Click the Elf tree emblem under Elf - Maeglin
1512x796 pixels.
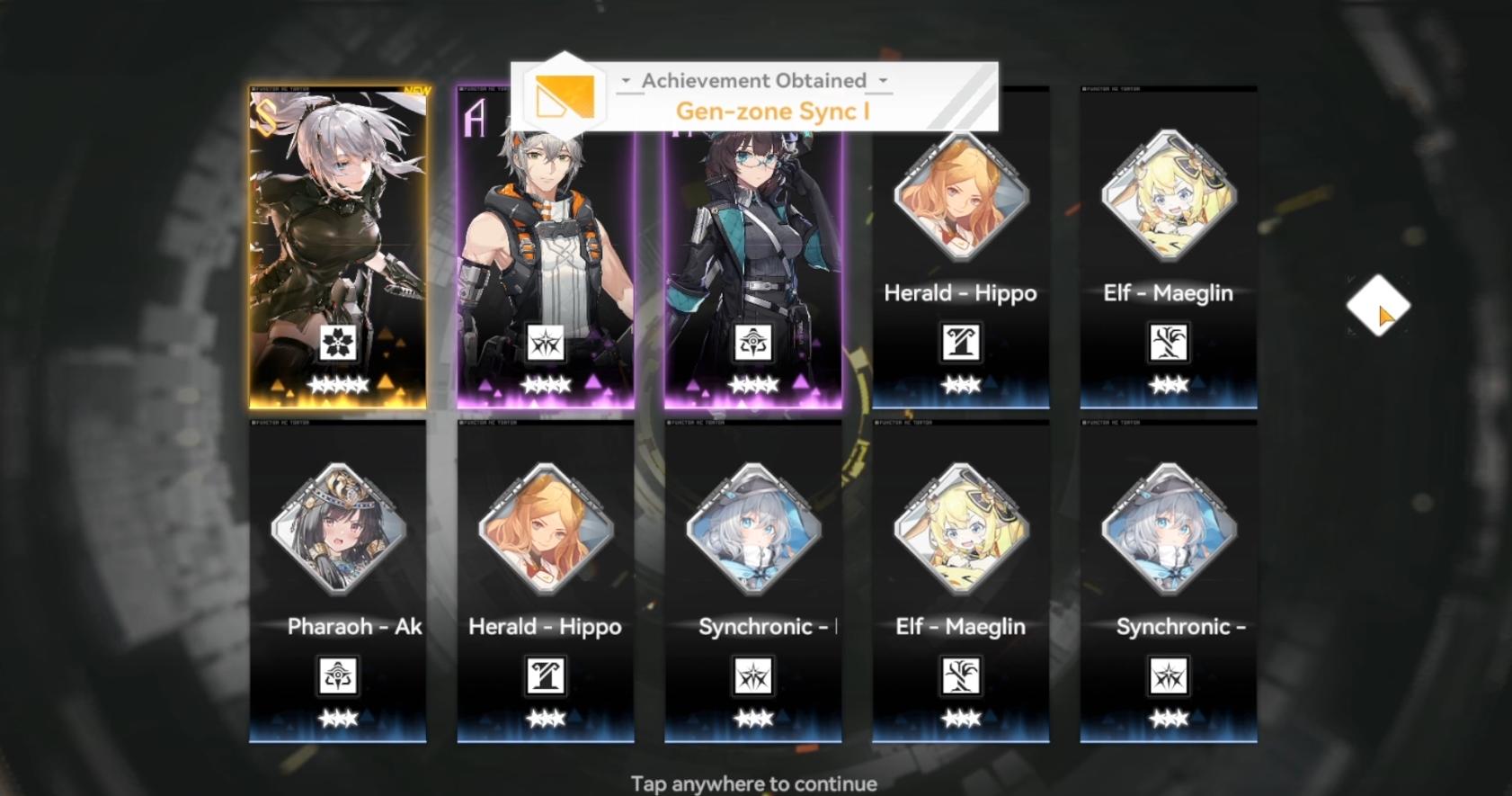(1168, 343)
